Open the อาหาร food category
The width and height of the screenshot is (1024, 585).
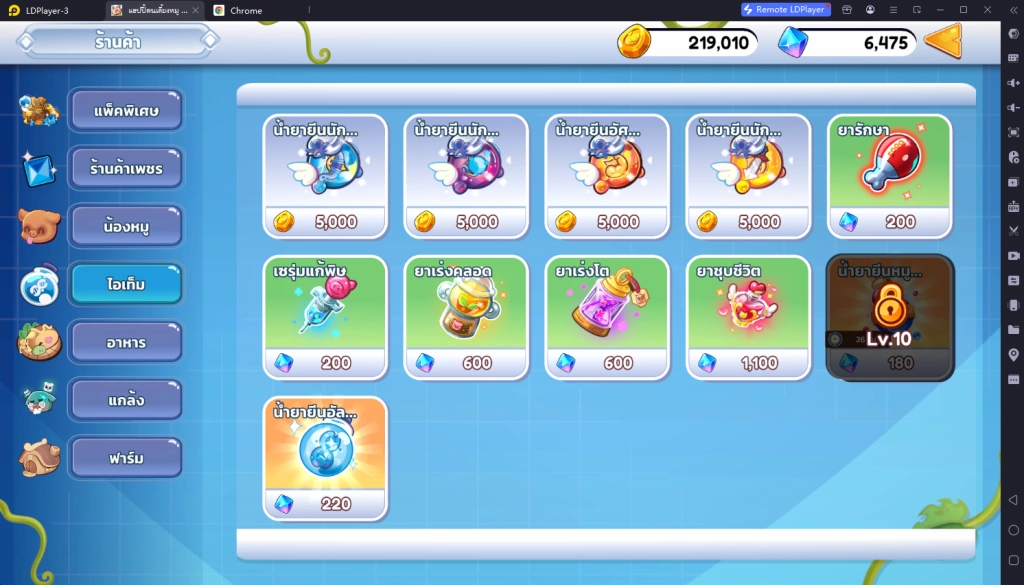tap(126, 342)
